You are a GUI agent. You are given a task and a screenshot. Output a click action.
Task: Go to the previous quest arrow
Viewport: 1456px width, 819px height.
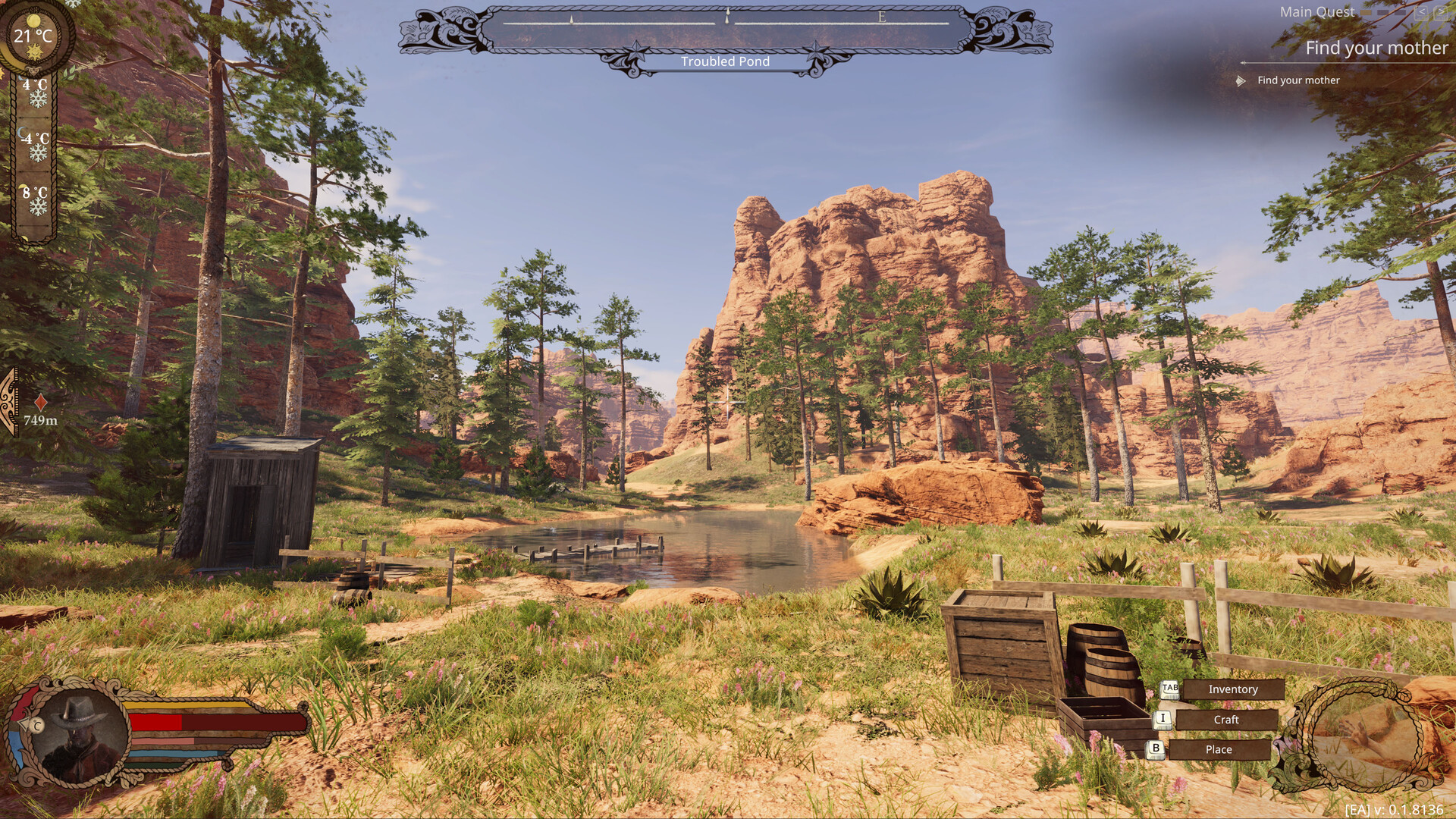pos(1420,12)
